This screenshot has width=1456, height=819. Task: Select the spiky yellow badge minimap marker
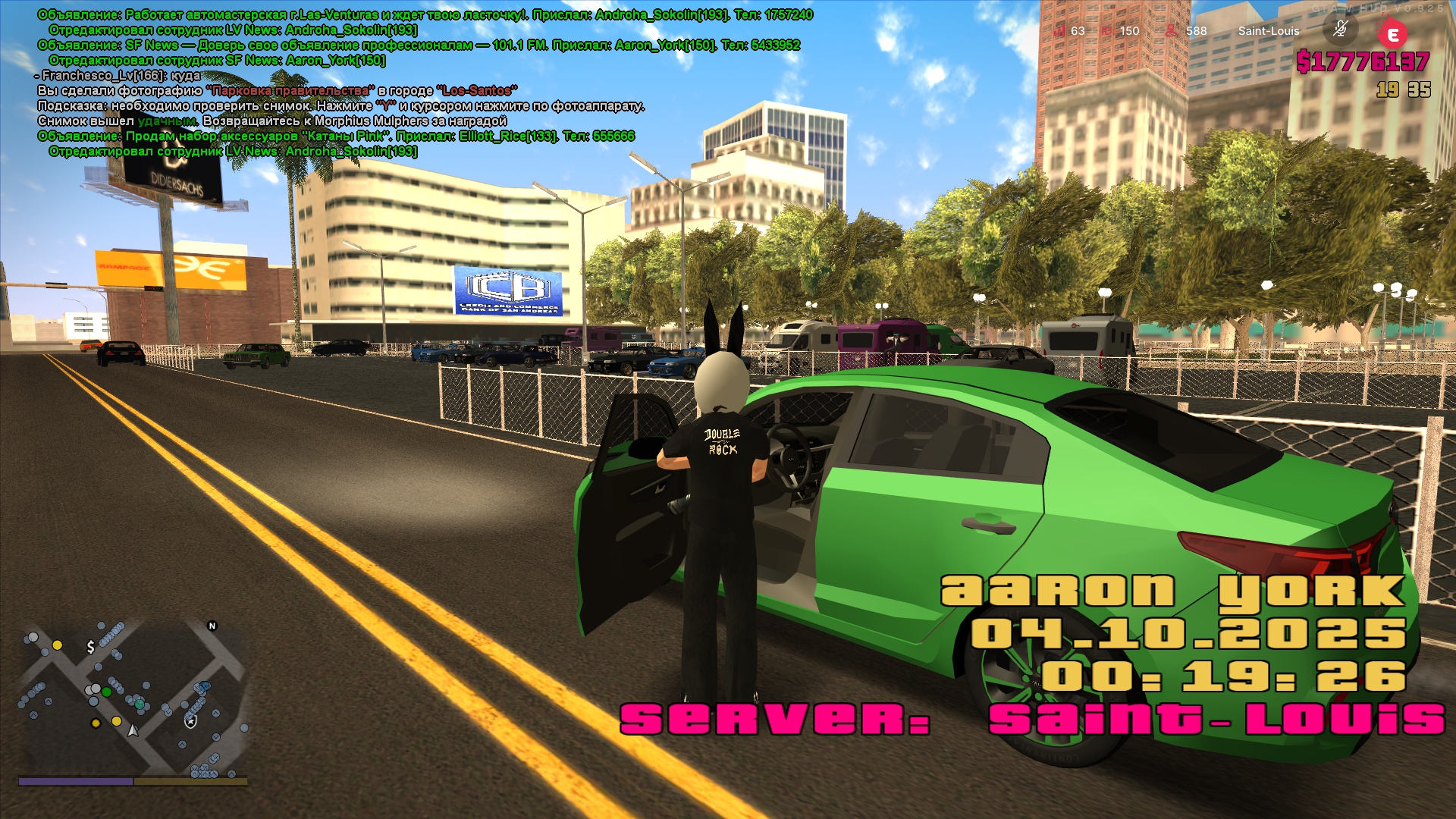coord(96,723)
